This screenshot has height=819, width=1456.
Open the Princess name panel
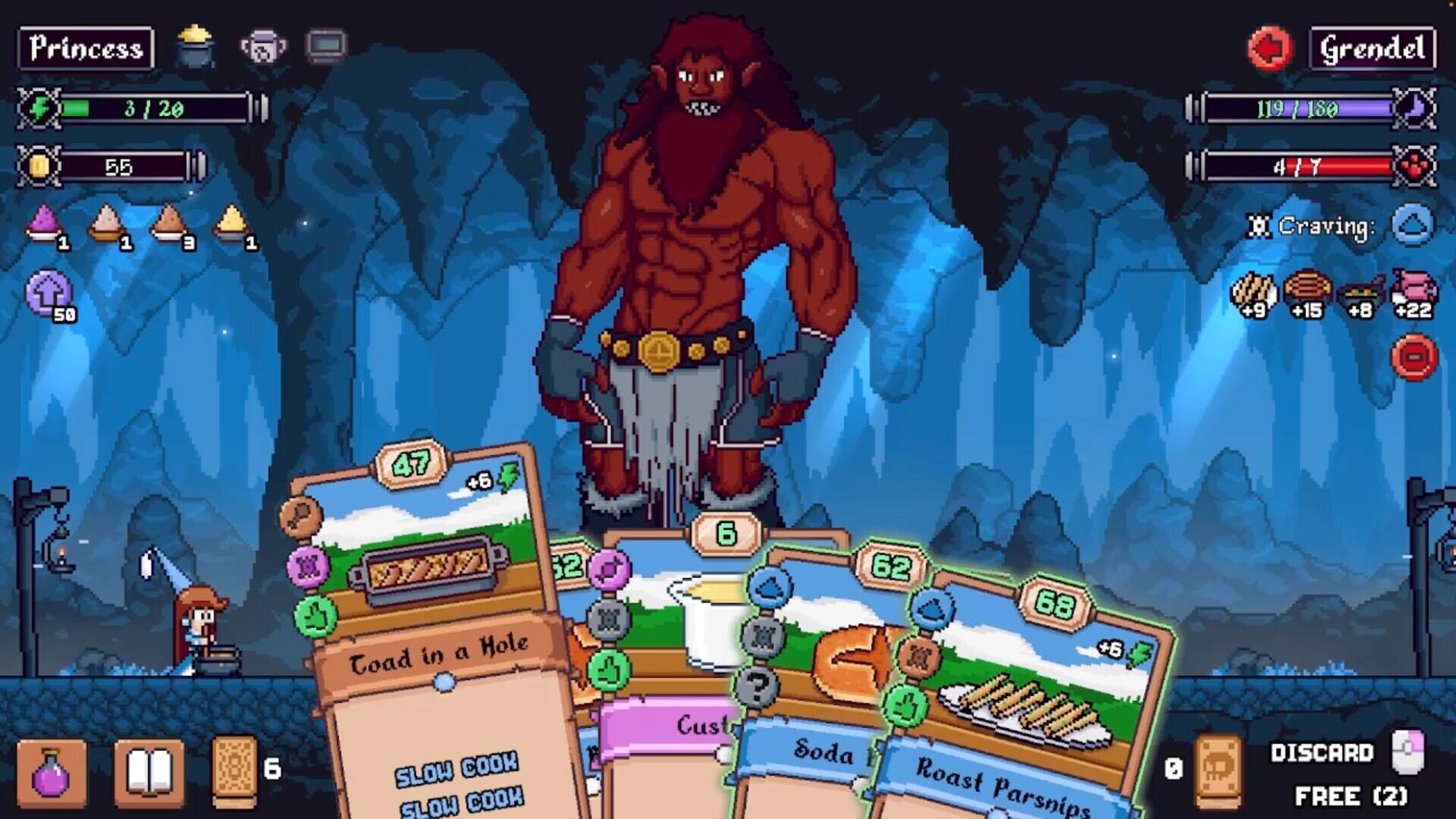point(86,49)
